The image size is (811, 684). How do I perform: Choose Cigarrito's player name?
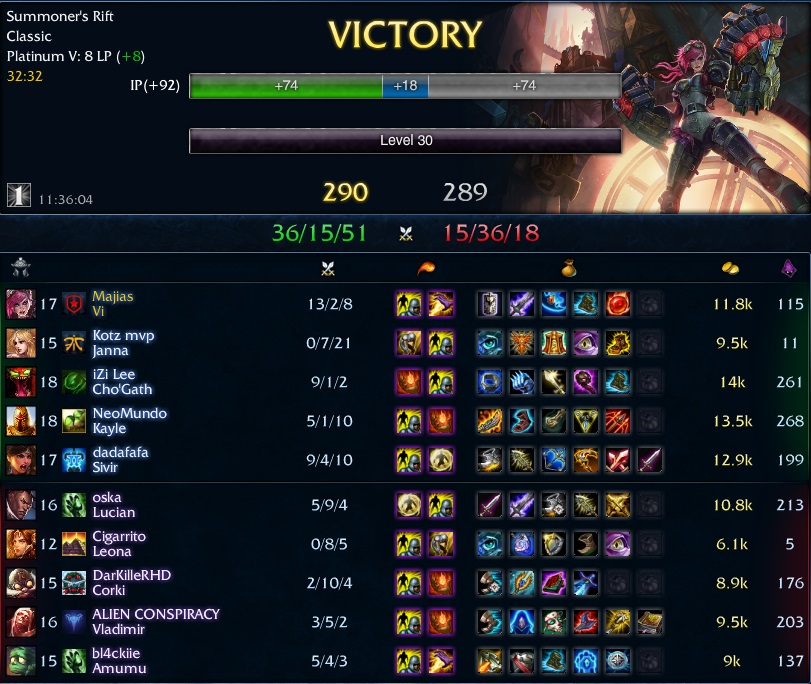pos(119,536)
